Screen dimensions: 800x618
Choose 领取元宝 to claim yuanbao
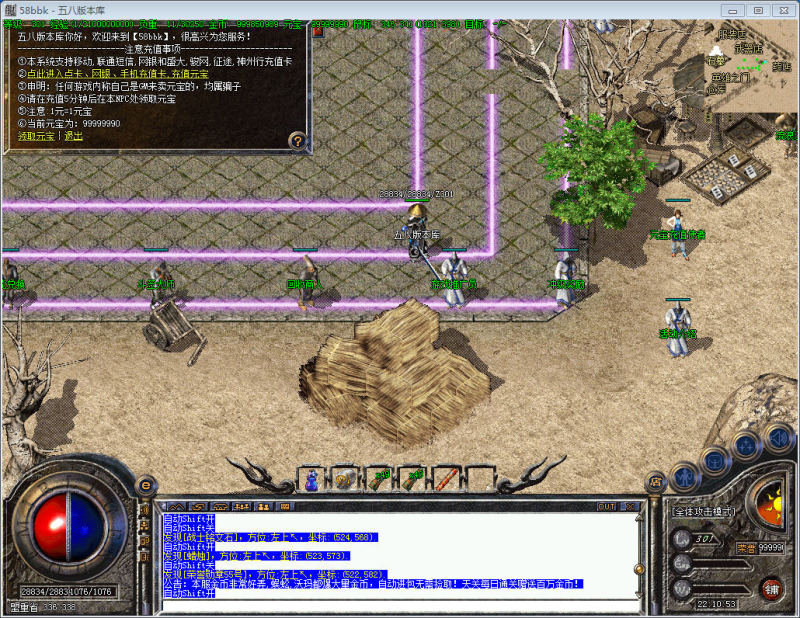38,136
